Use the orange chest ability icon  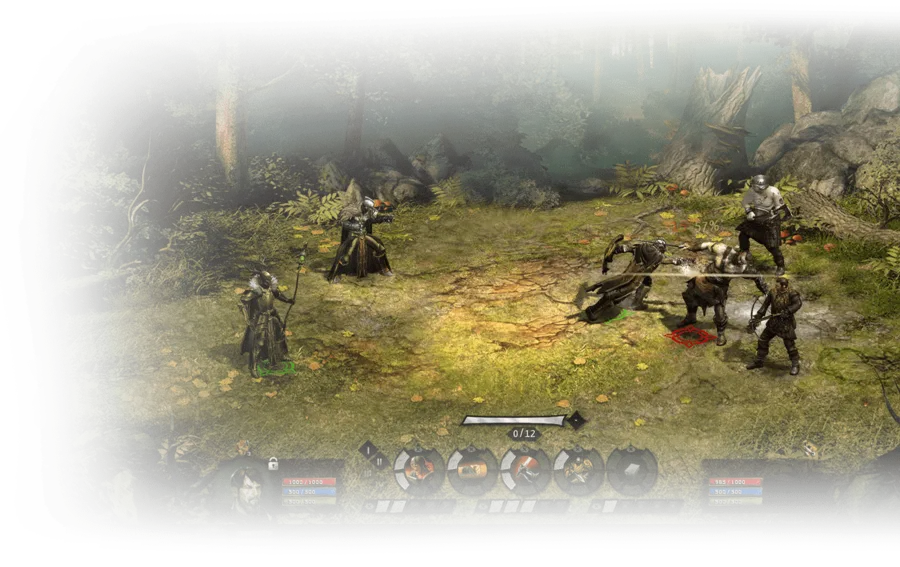[472, 470]
